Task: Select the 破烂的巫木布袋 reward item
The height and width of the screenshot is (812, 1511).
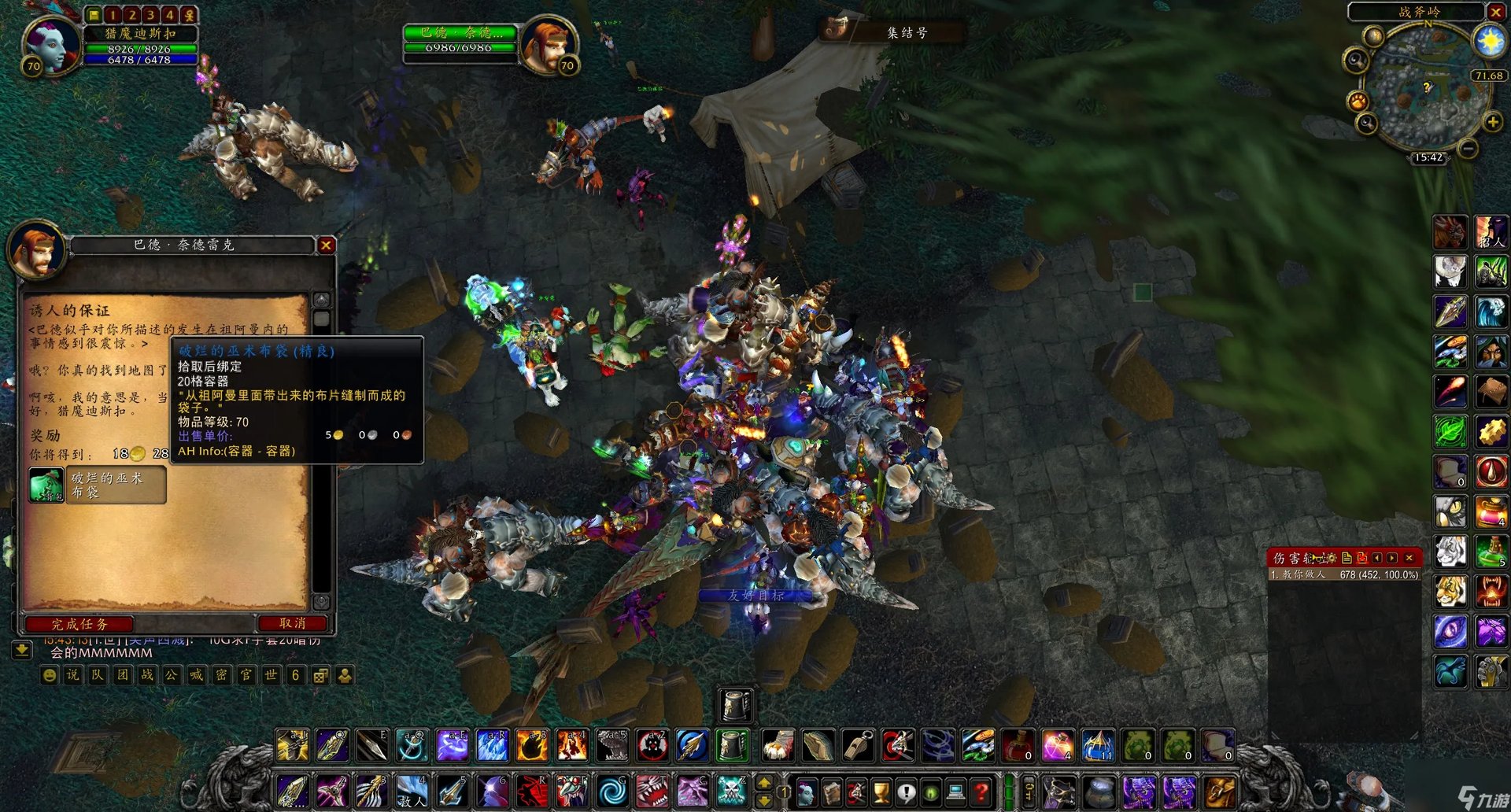Action: tap(46, 485)
